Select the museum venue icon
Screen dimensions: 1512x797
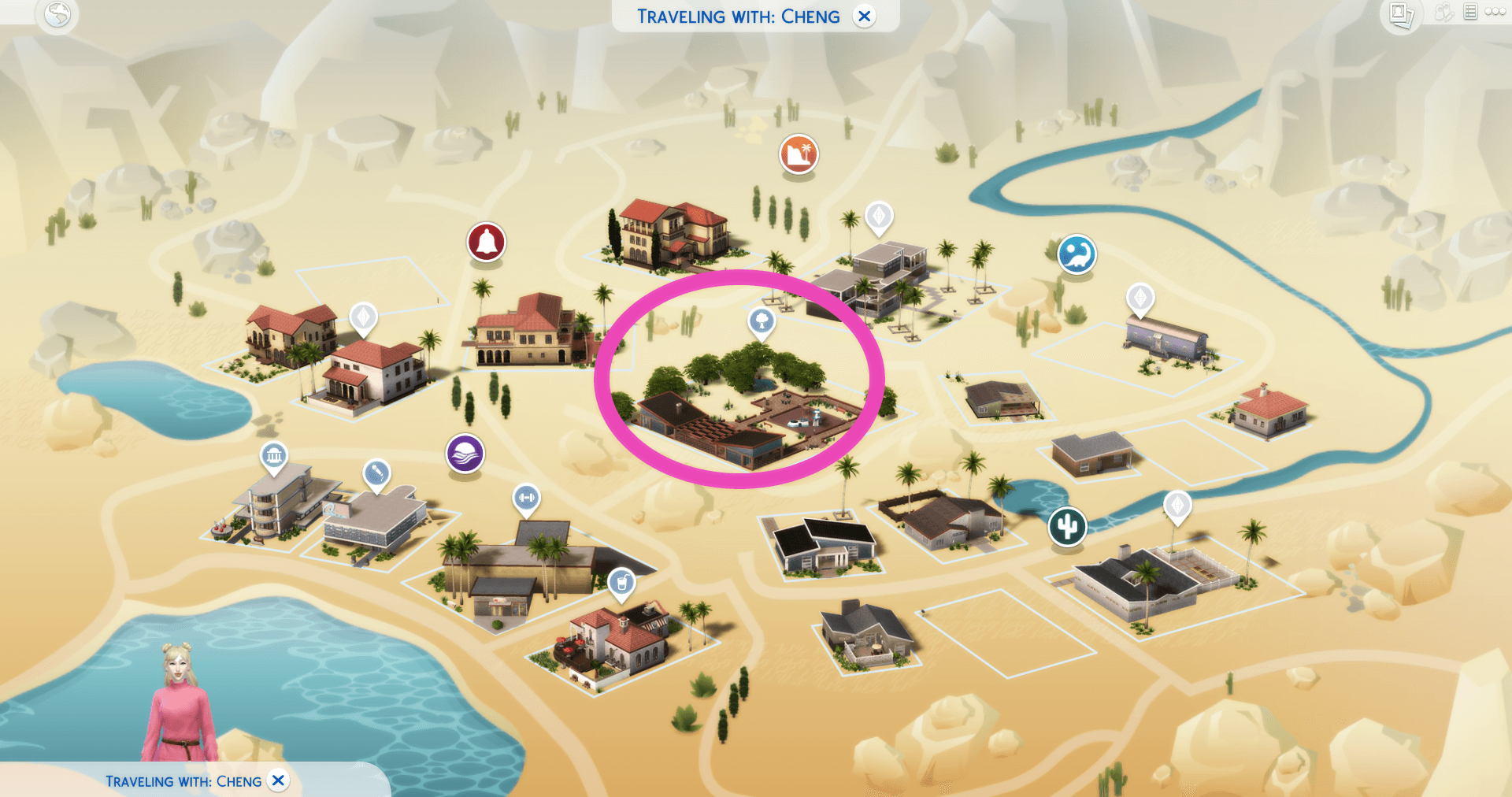point(273,454)
